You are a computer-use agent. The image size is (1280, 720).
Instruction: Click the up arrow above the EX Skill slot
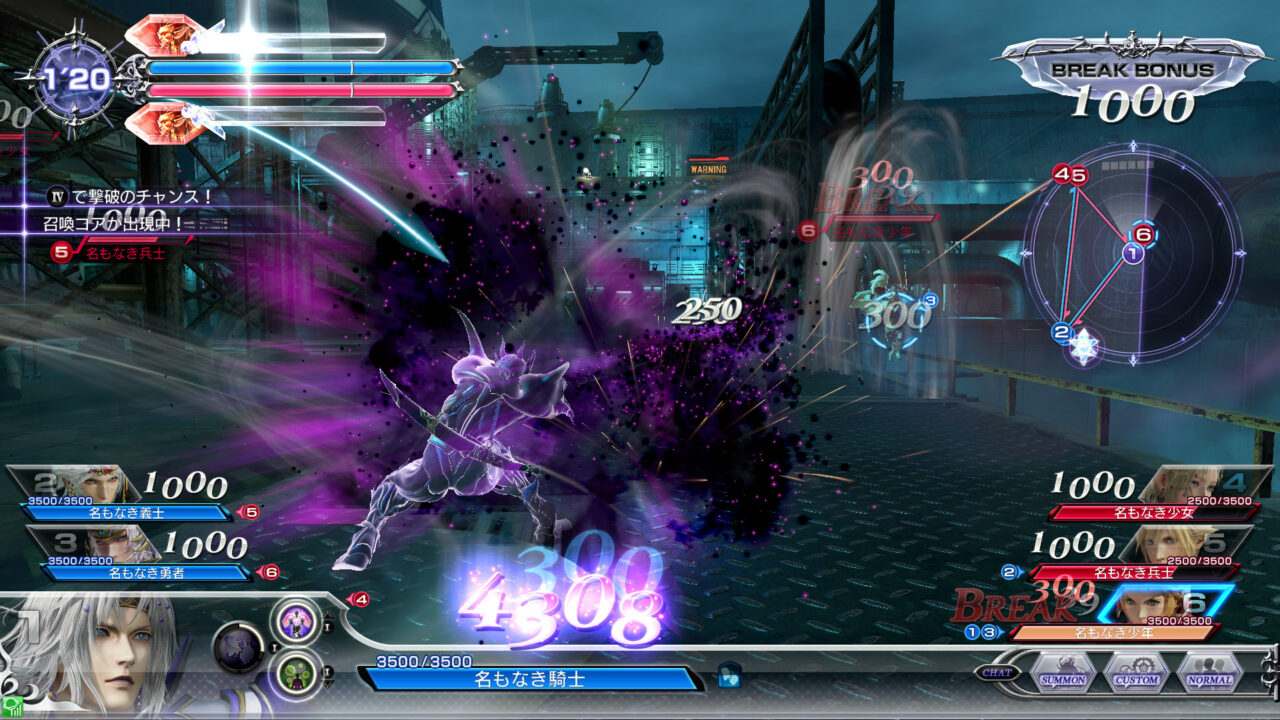[x=328, y=616]
